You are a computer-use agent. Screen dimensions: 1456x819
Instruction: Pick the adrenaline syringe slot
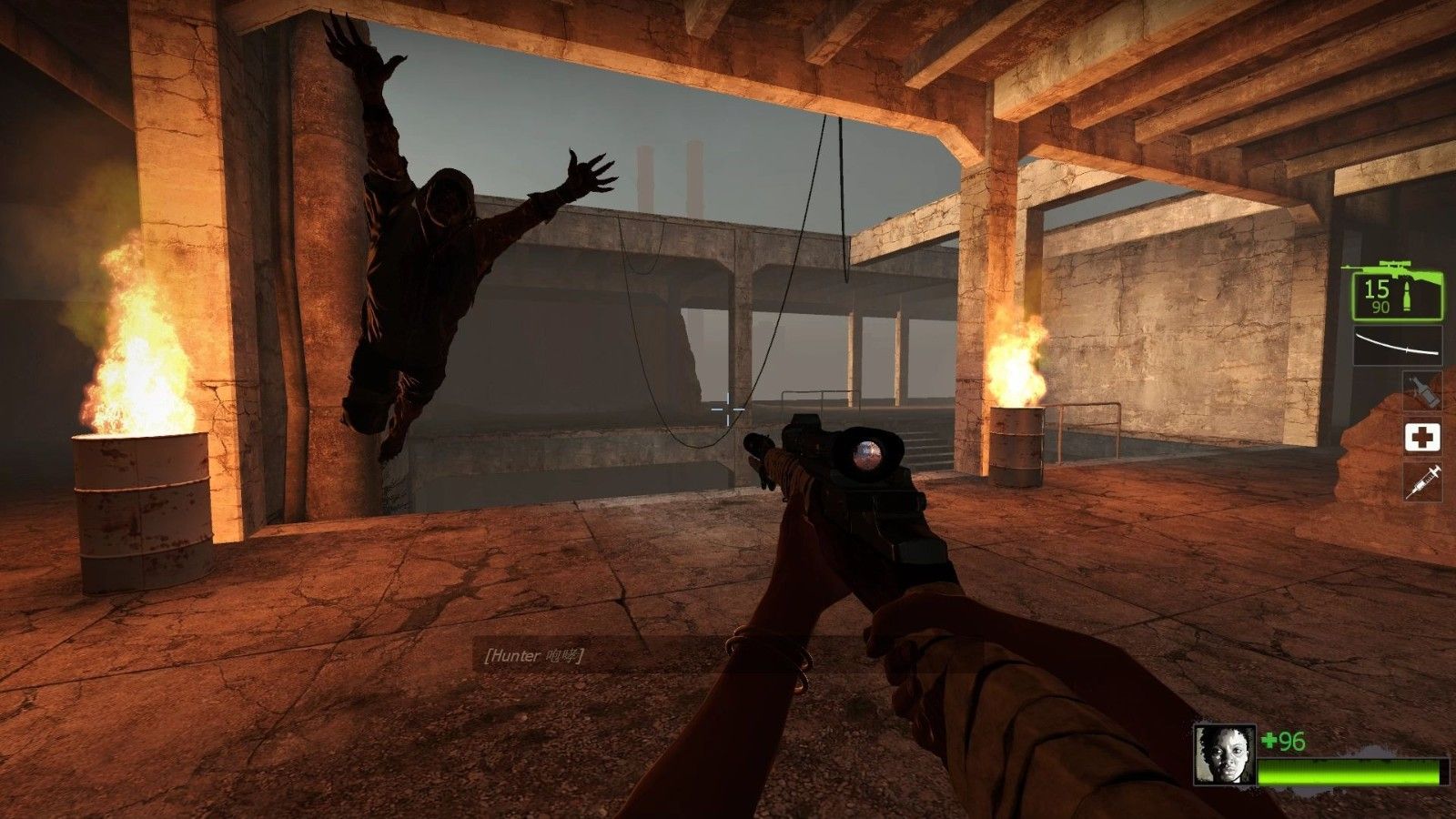1422,481
